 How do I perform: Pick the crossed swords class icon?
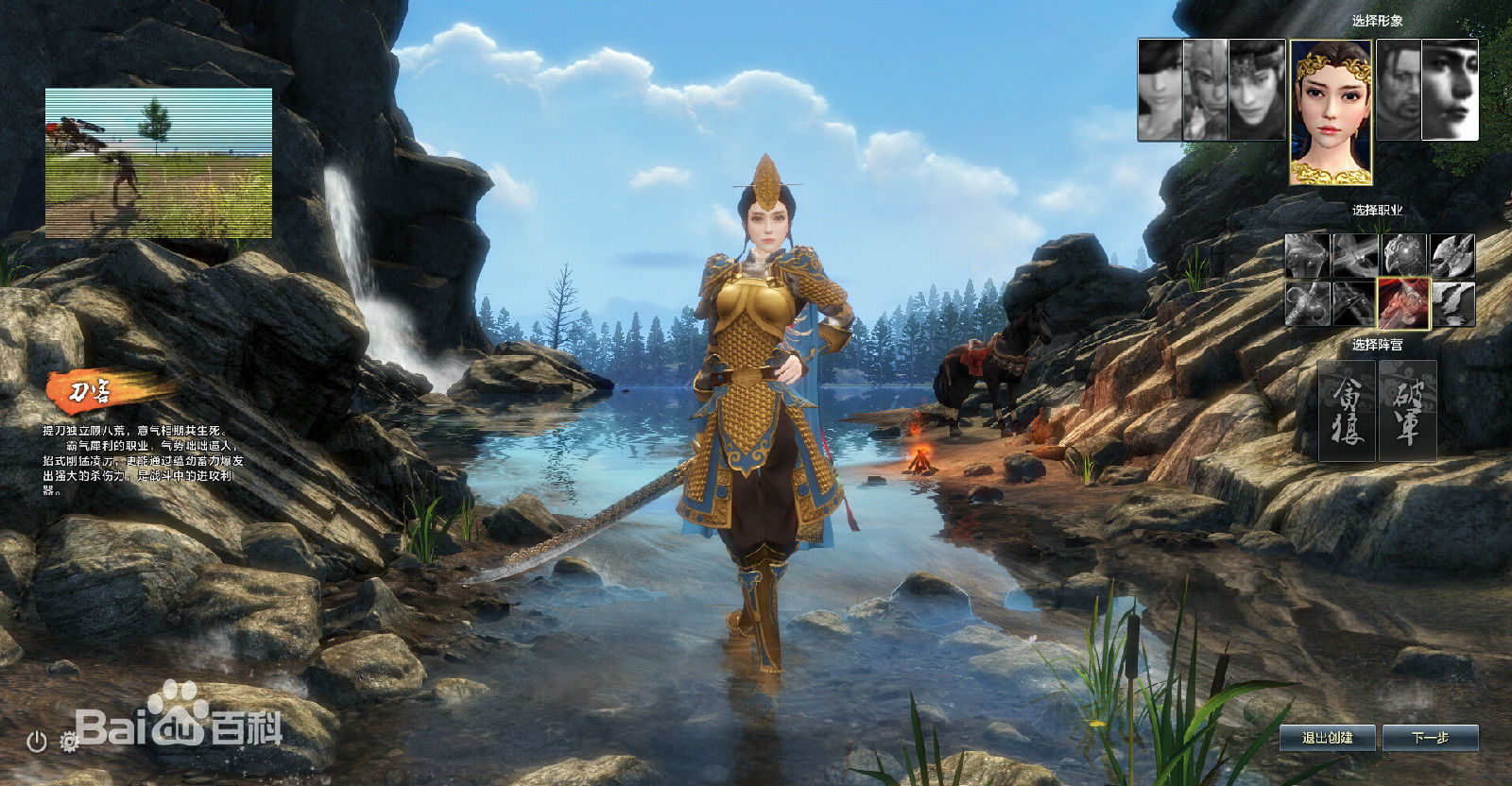click(1355, 256)
